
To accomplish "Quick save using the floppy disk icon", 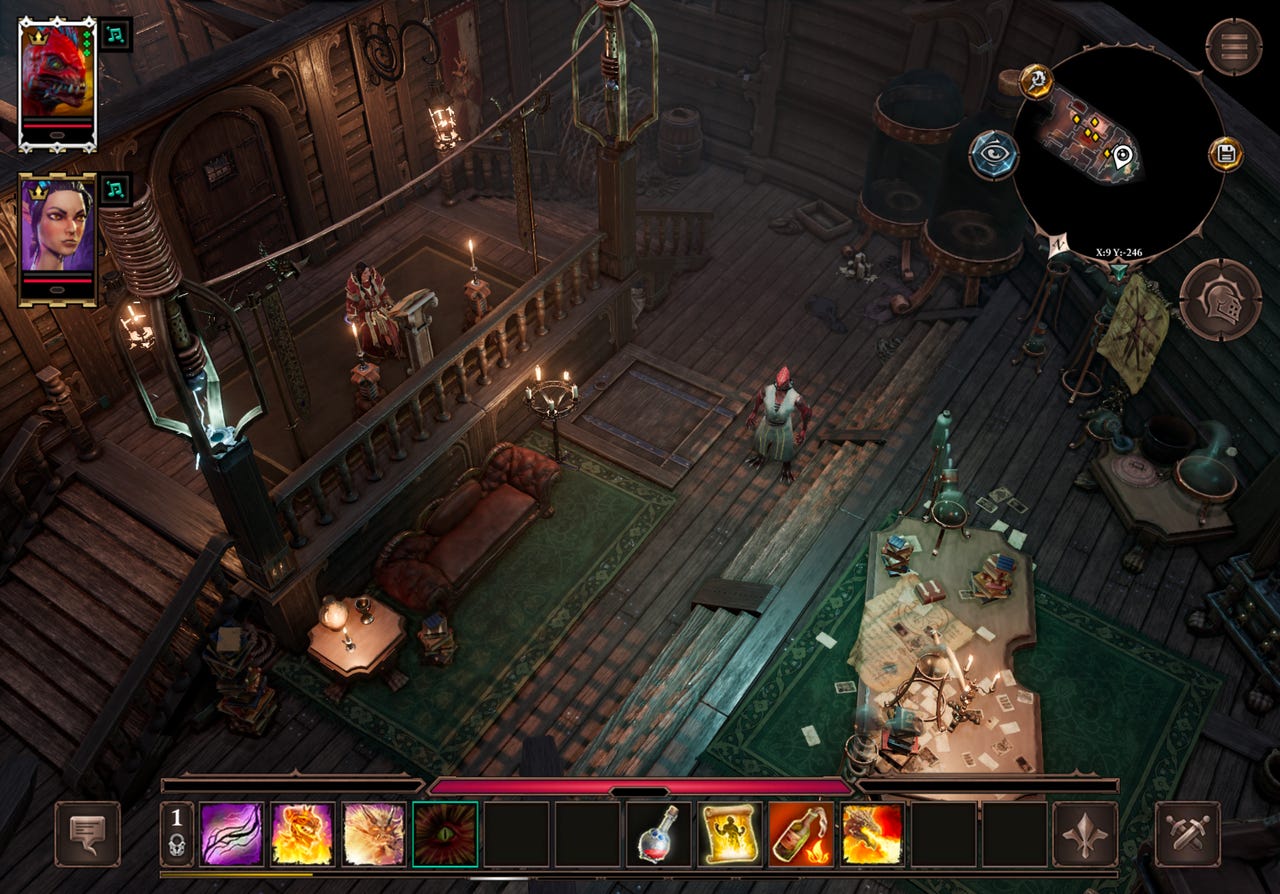I will [x=1224, y=154].
